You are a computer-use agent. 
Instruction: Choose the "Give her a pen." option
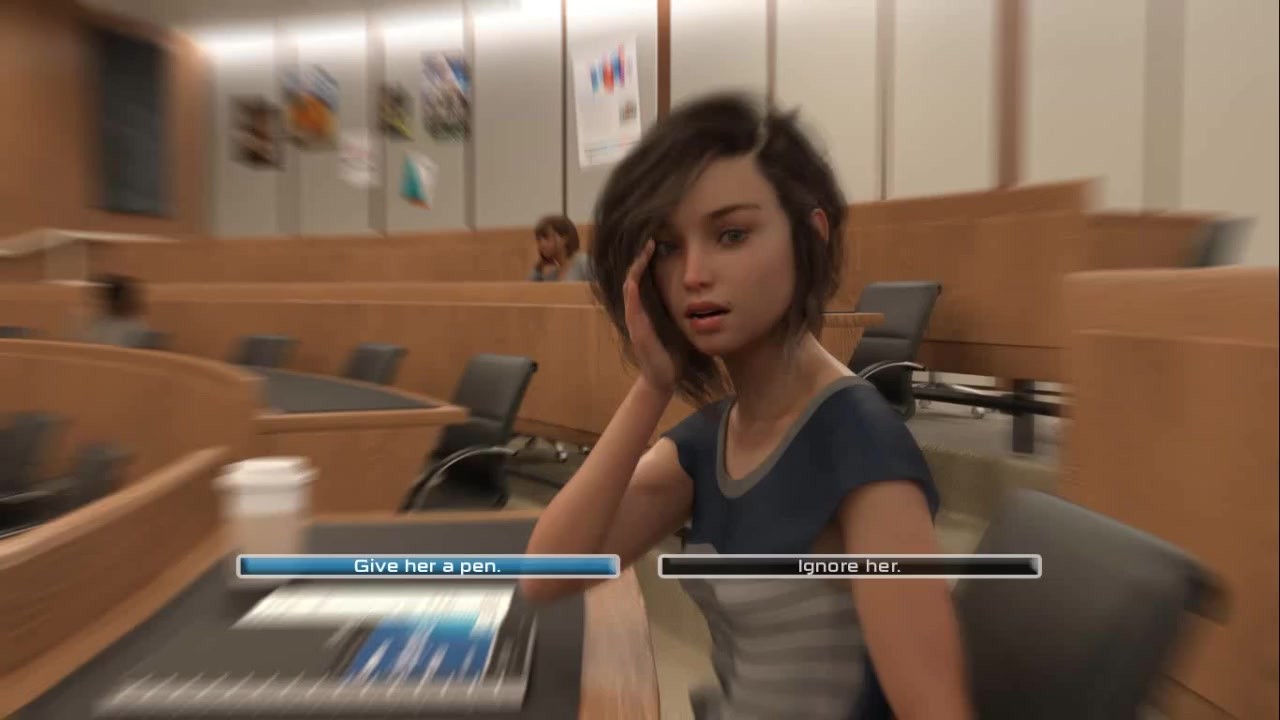[428, 566]
